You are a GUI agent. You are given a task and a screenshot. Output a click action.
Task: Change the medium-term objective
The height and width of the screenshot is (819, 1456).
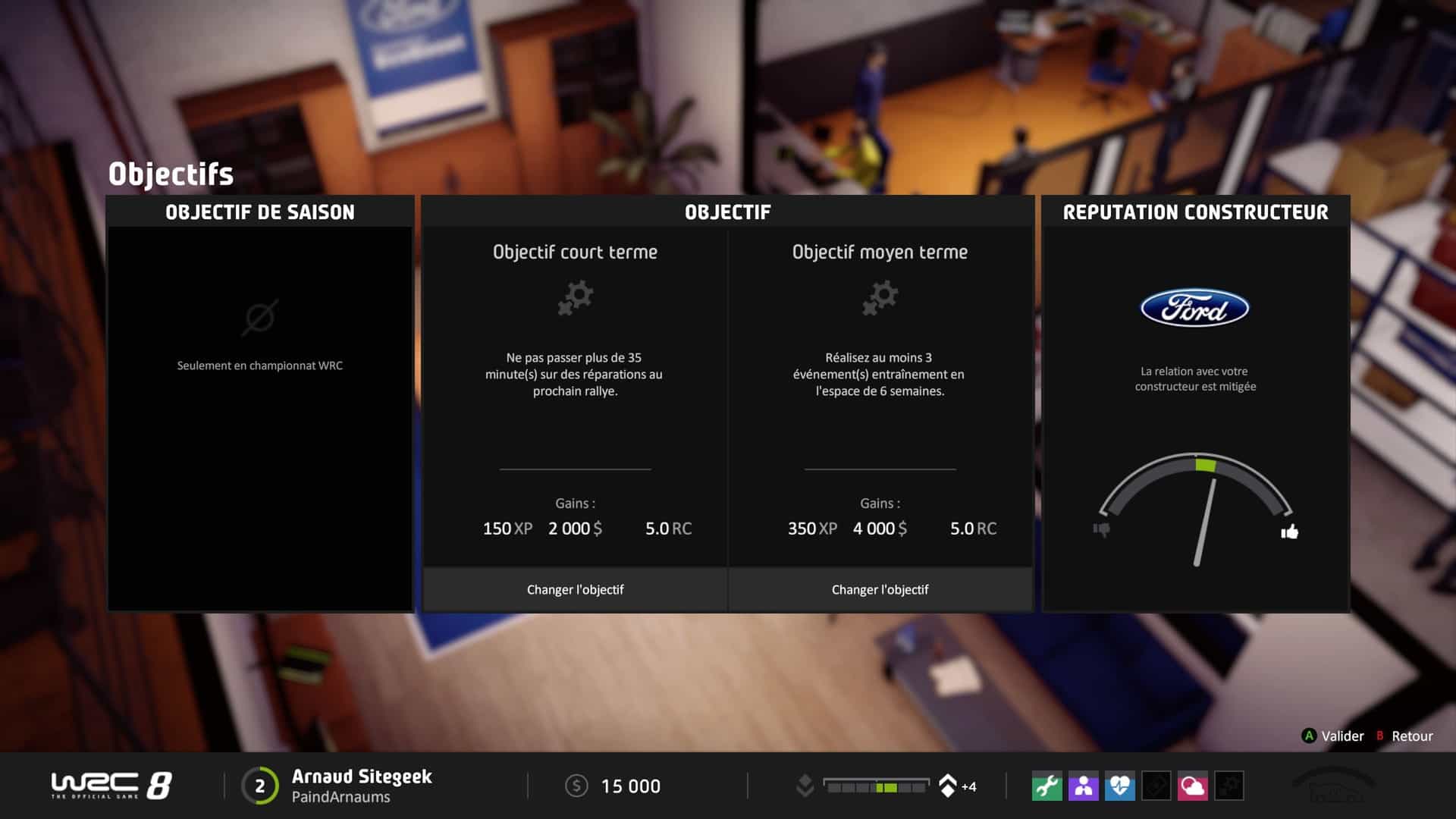point(880,589)
